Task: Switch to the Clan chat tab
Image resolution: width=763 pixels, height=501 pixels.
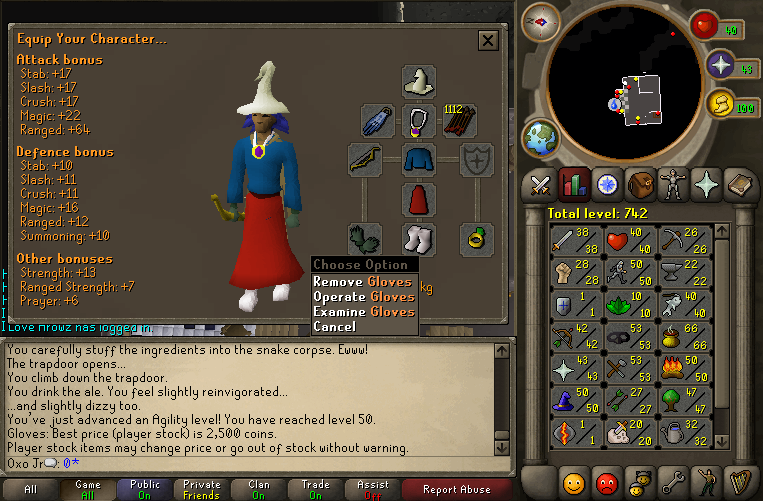Action: (x=260, y=490)
